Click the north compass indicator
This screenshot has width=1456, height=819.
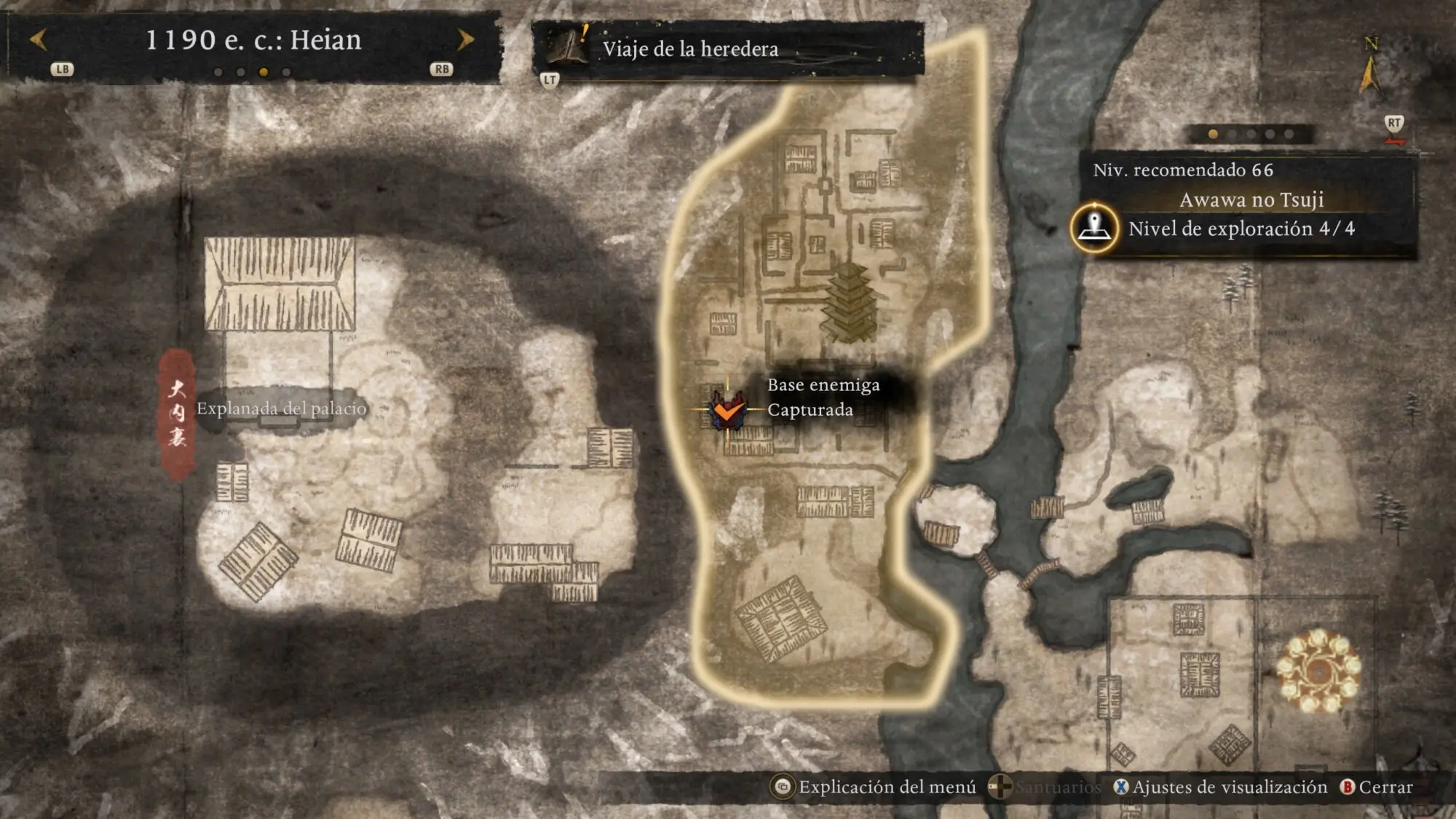coord(1370,67)
